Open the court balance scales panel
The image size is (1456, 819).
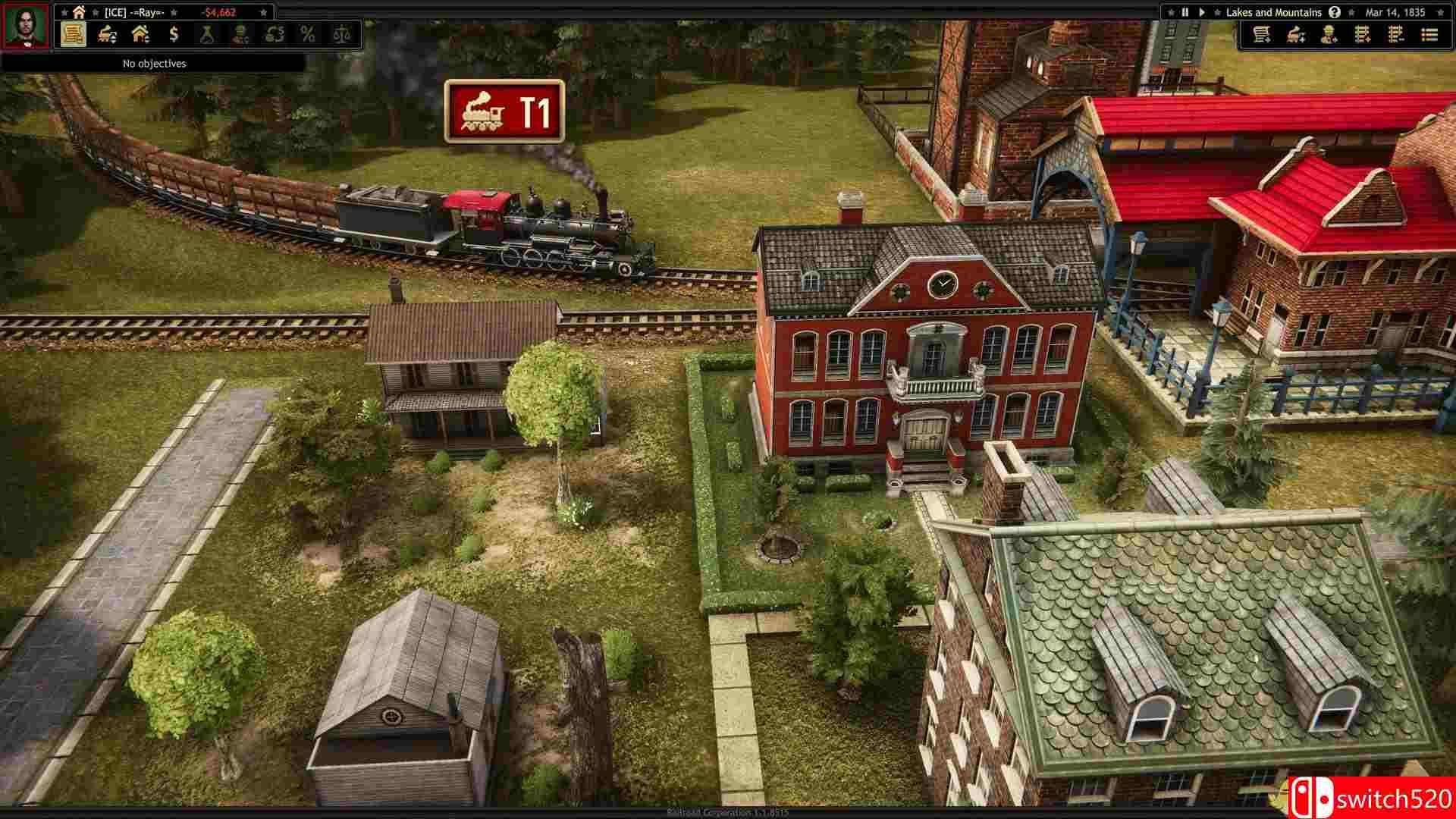(x=343, y=34)
